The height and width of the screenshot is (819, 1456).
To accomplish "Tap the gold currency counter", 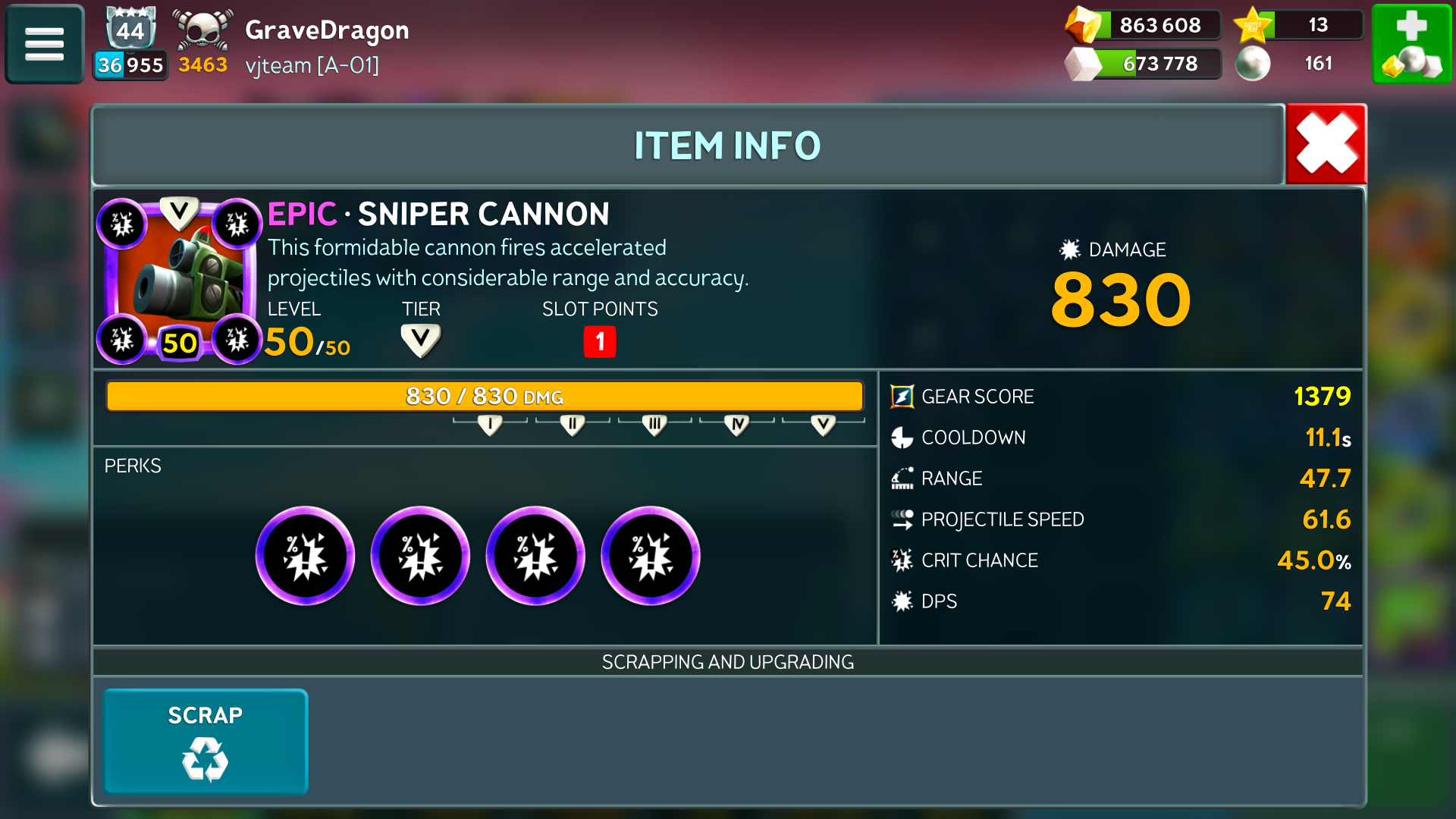I will pos(1144,25).
